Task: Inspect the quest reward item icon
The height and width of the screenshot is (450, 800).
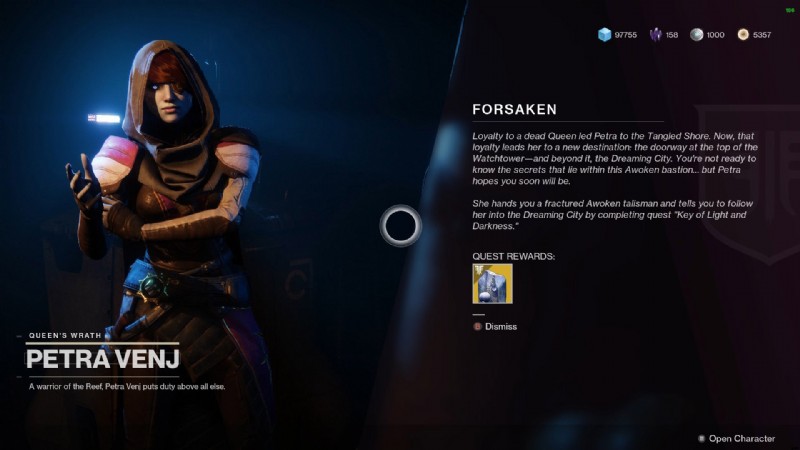Action: pos(492,283)
